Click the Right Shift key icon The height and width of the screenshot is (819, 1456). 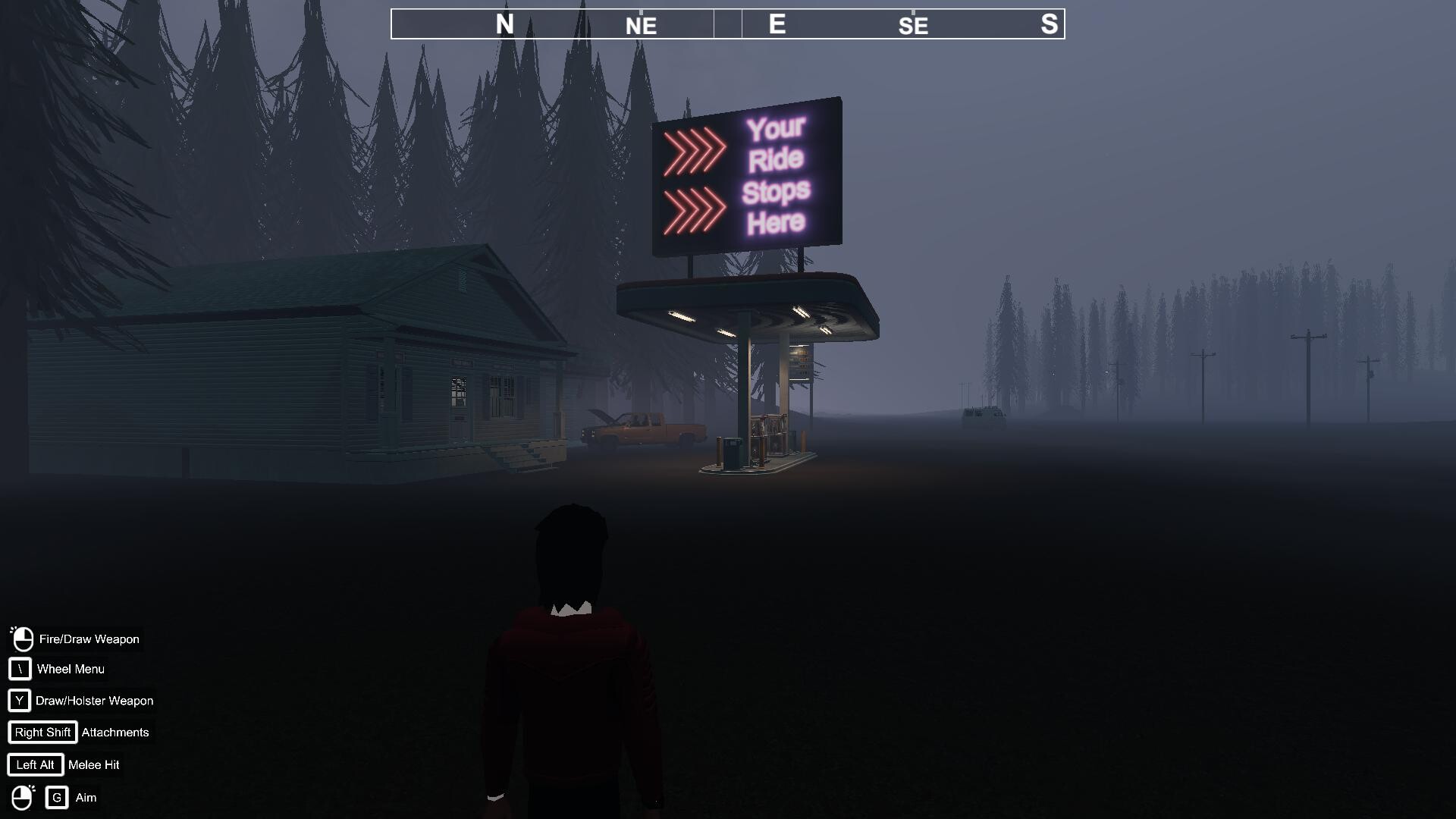point(42,732)
